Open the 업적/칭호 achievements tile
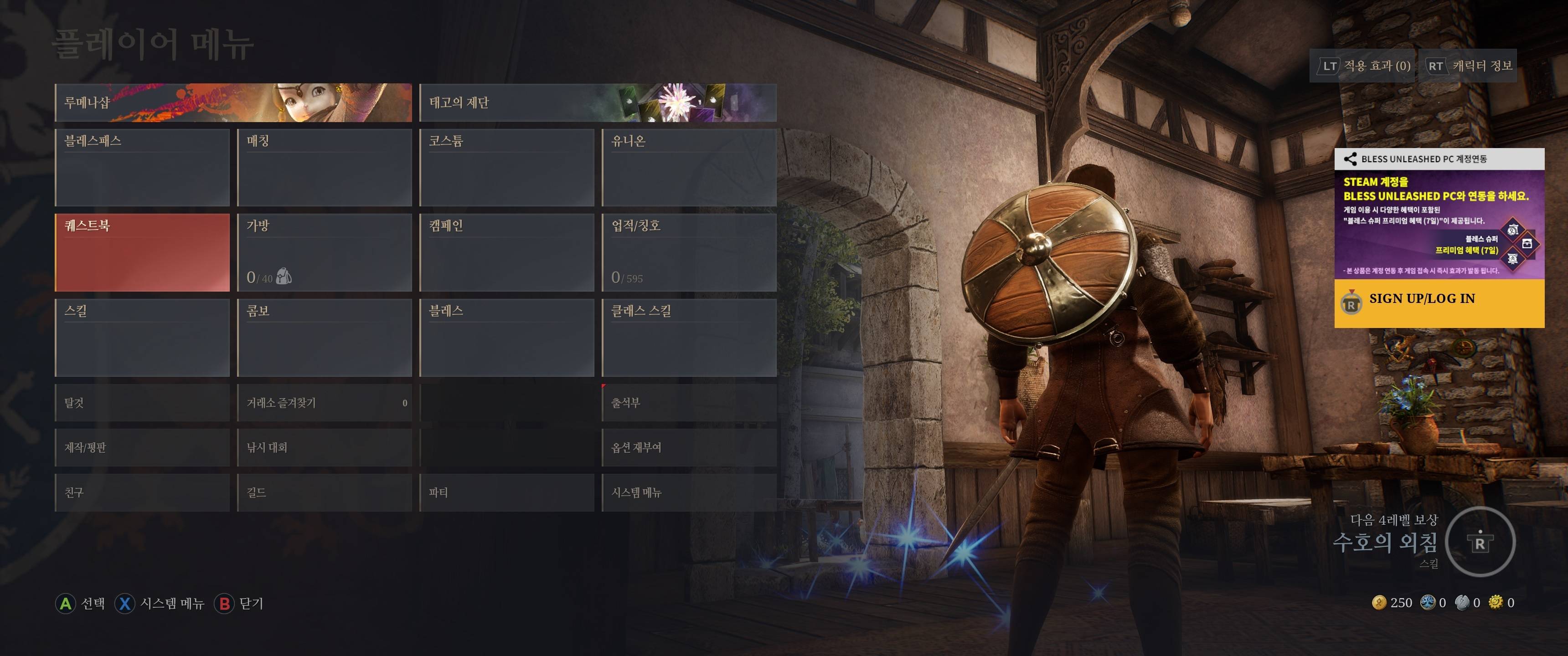Screen dimensions: 1568x656 pos(689,252)
